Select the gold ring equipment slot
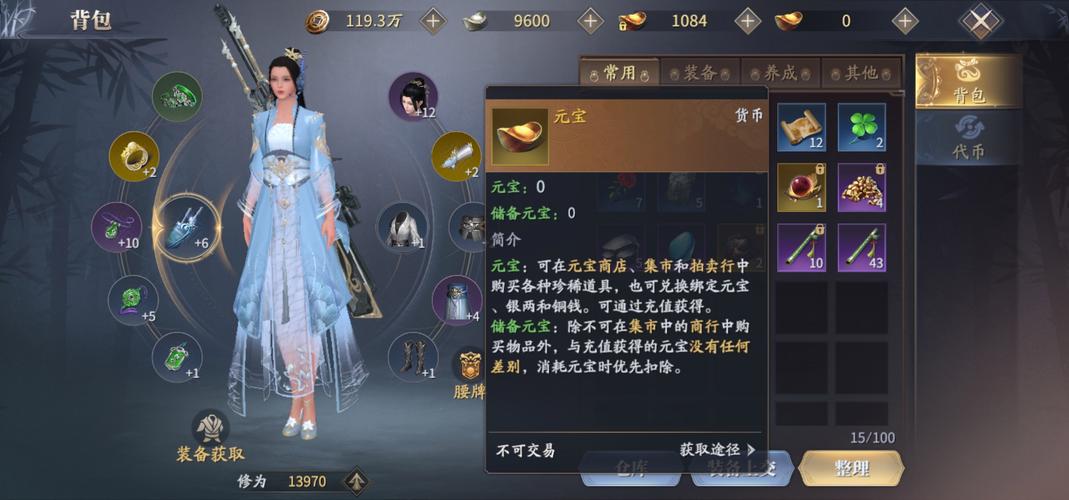The height and width of the screenshot is (500, 1069). [x=134, y=157]
